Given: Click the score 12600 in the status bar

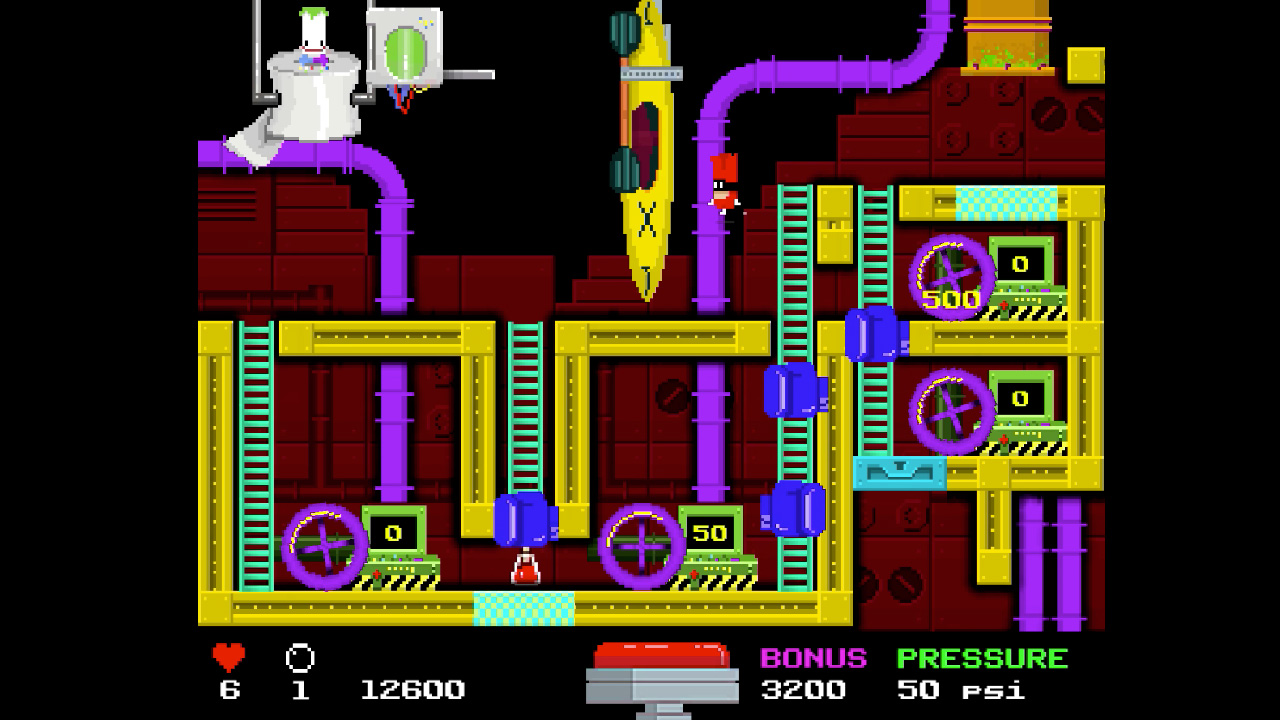Looking at the screenshot, I should tap(415, 690).
